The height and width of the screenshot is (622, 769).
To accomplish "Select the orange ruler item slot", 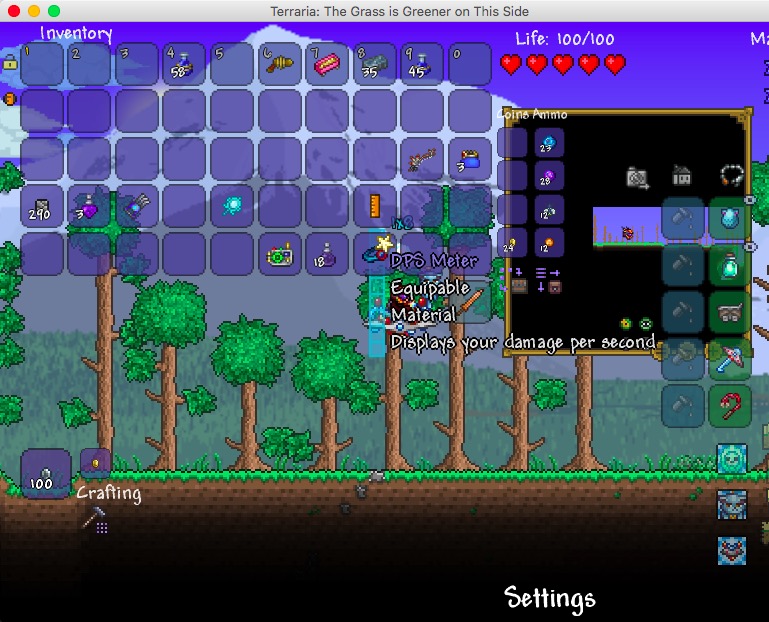I will coord(374,207).
